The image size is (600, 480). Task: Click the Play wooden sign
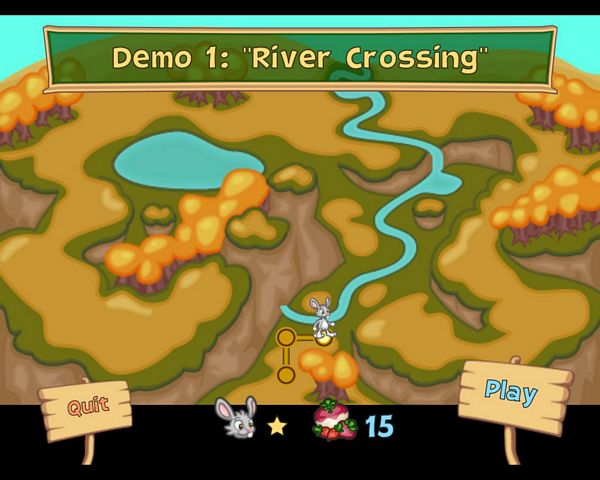[x=513, y=392]
